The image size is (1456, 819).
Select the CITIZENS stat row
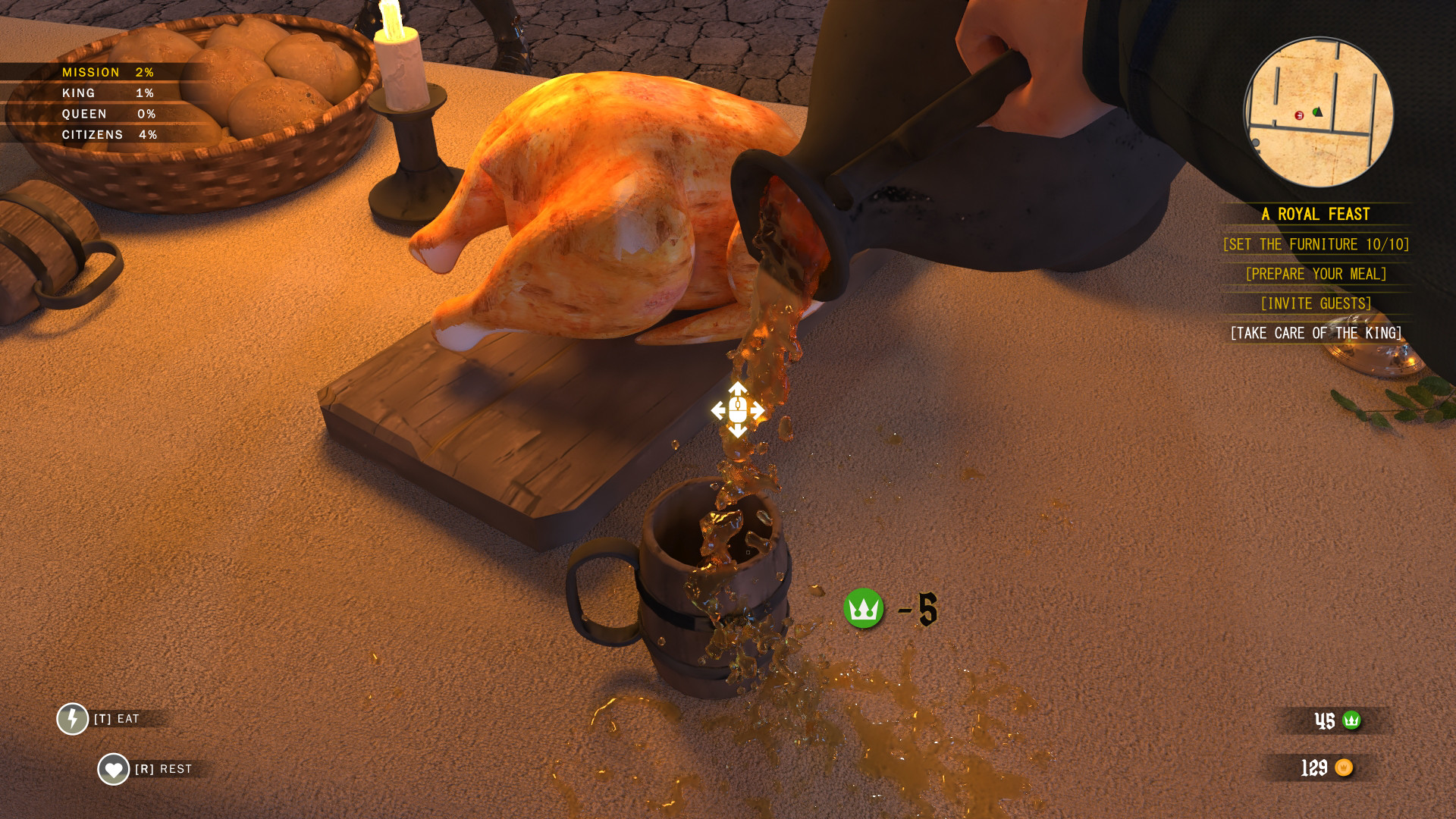click(x=111, y=134)
